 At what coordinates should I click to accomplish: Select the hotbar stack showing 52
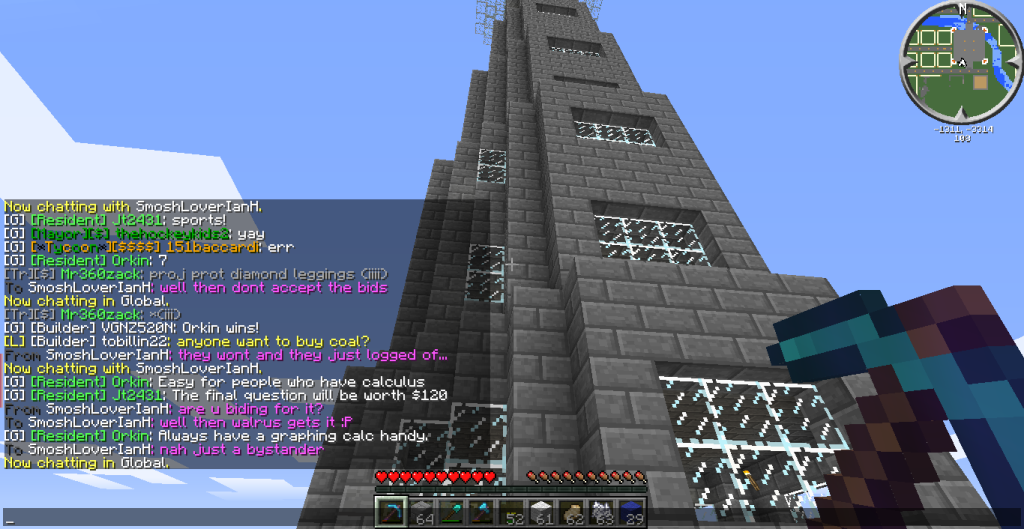(x=512, y=510)
